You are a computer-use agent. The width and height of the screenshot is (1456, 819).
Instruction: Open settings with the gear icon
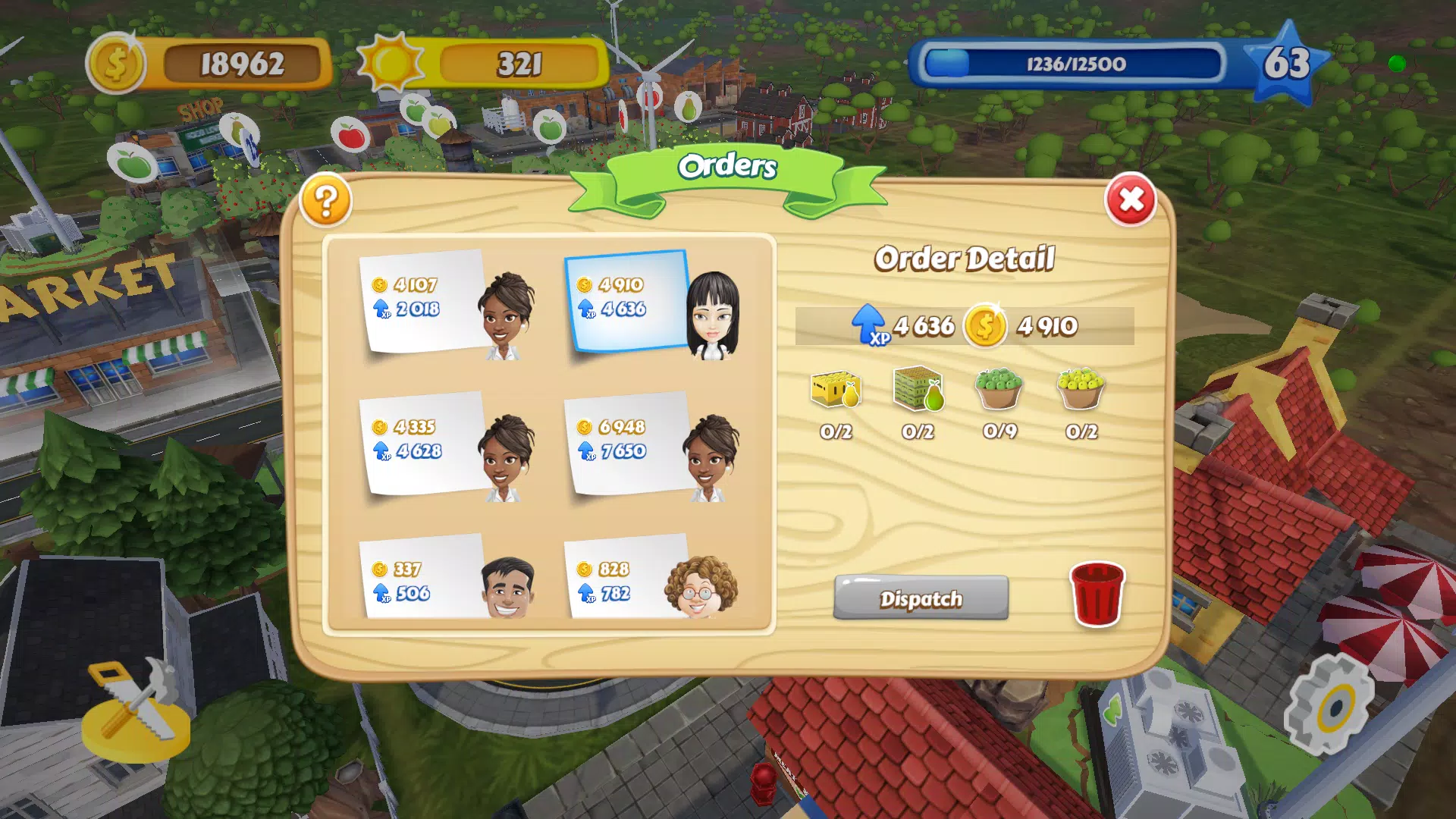click(x=1330, y=705)
